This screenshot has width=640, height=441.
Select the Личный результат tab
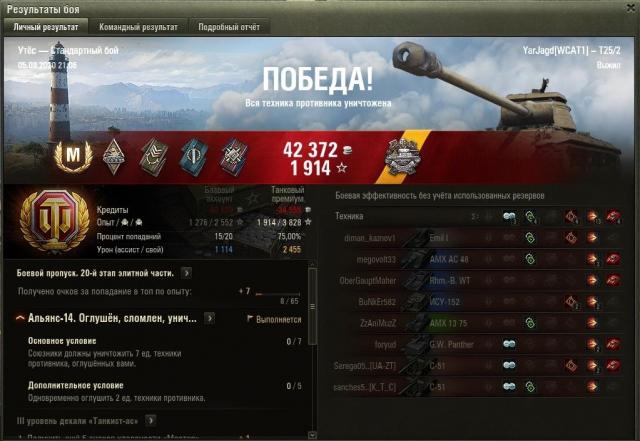click(45, 27)
